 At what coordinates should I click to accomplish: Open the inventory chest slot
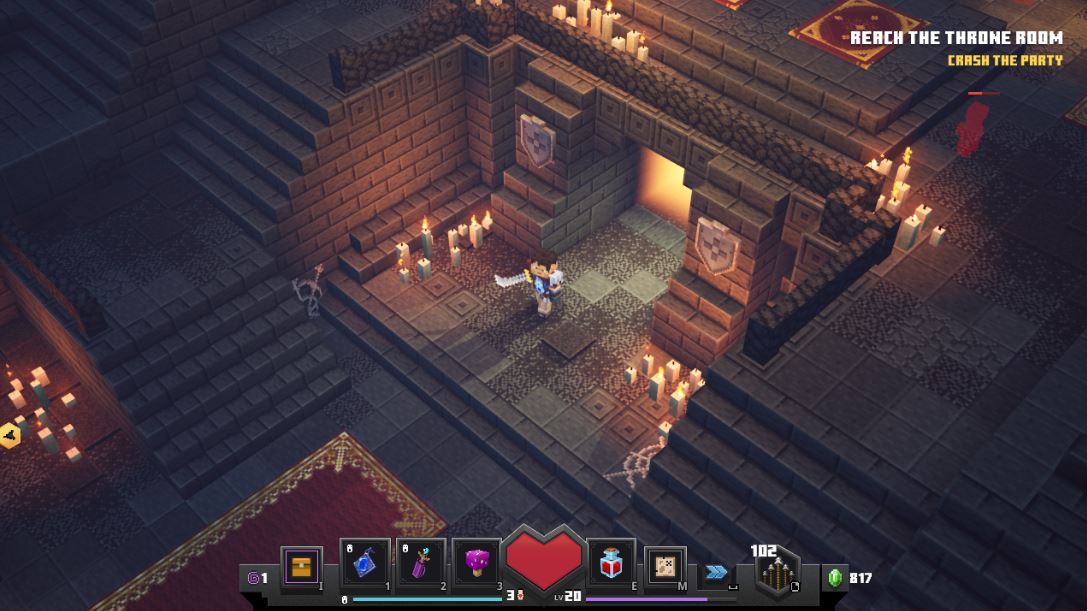coord(301,567)
